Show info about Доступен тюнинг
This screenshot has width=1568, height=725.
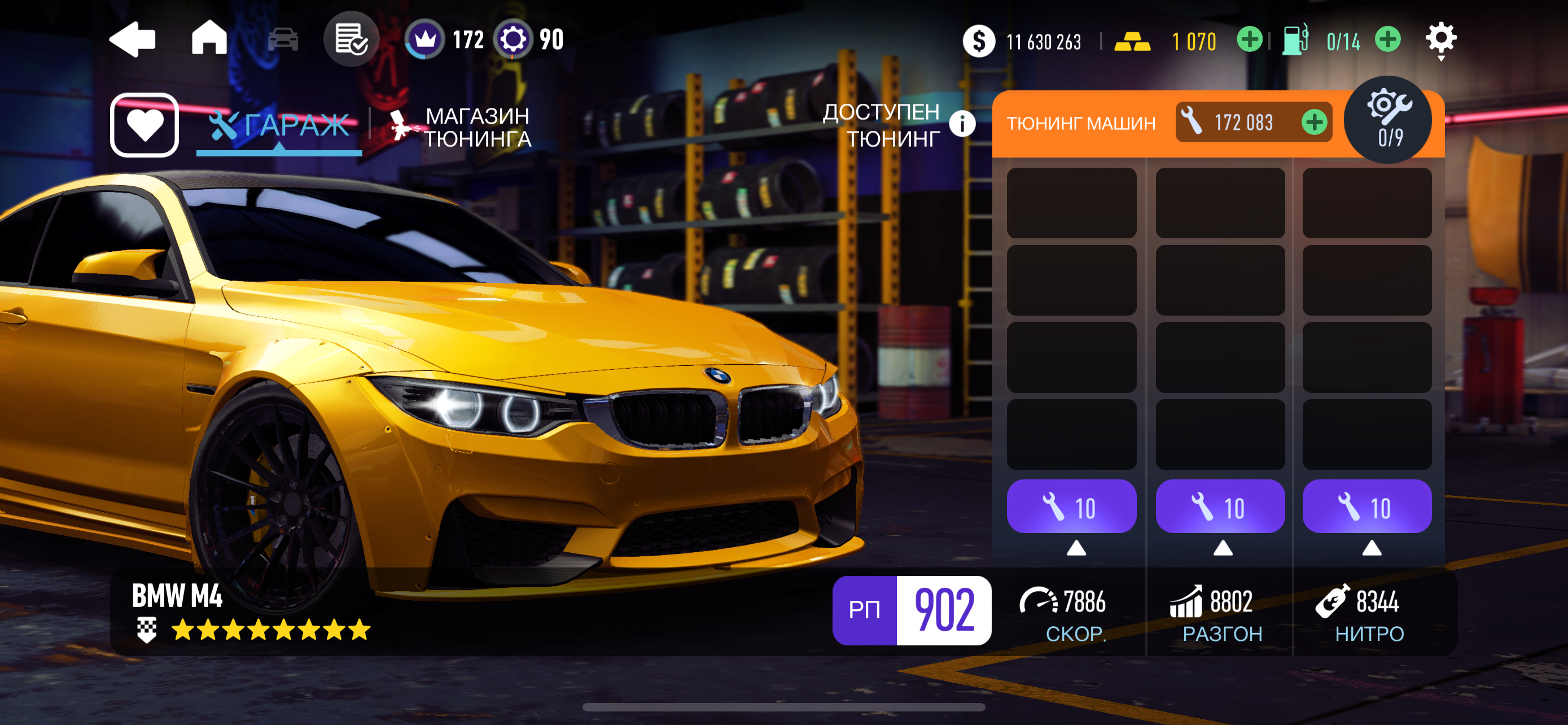coord(962,124)
